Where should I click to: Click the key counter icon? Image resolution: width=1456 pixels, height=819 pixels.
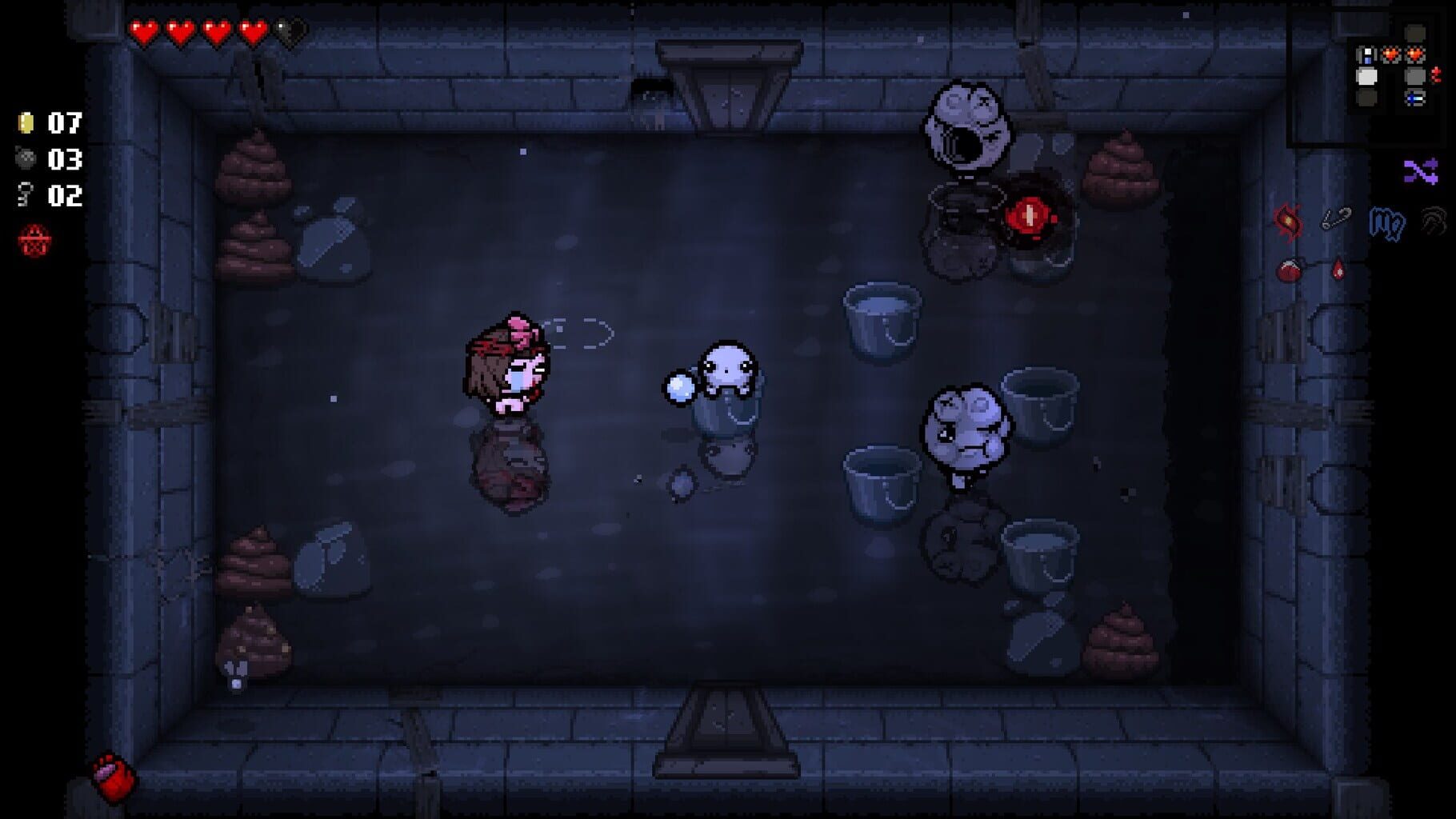23,194
